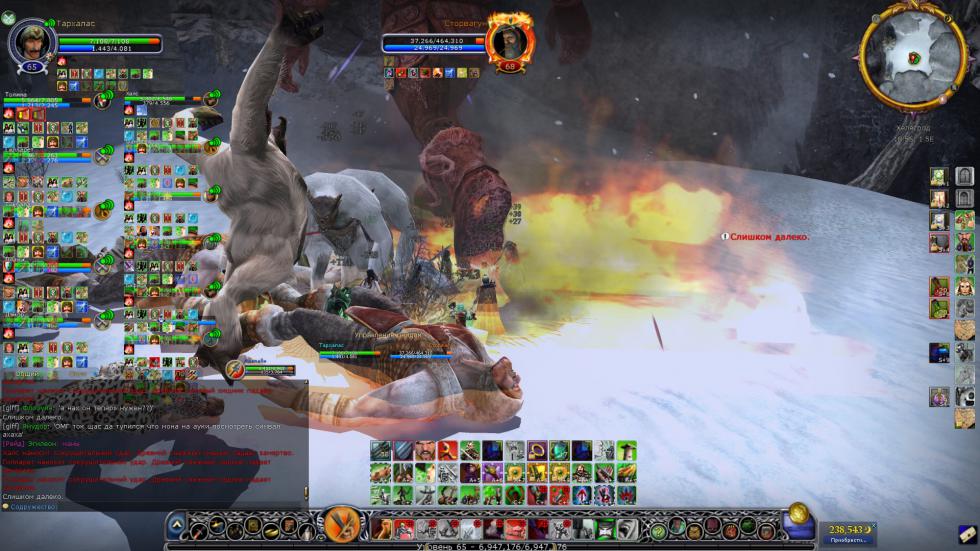Open the scroll icon in bottom-right corner
The height and width of the screenshot is (551, 980).
coord(966,535)
